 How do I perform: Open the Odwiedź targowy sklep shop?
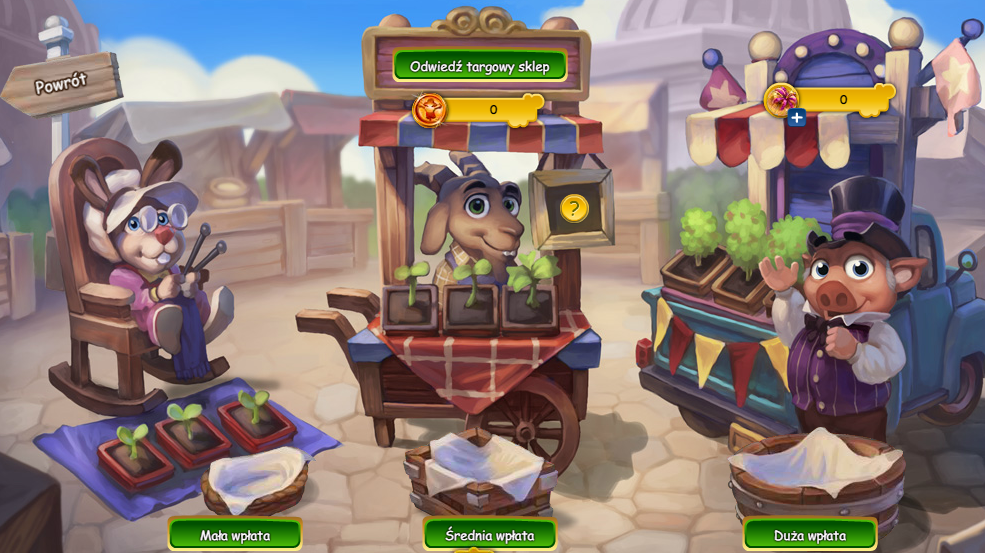tap(479, 66)
